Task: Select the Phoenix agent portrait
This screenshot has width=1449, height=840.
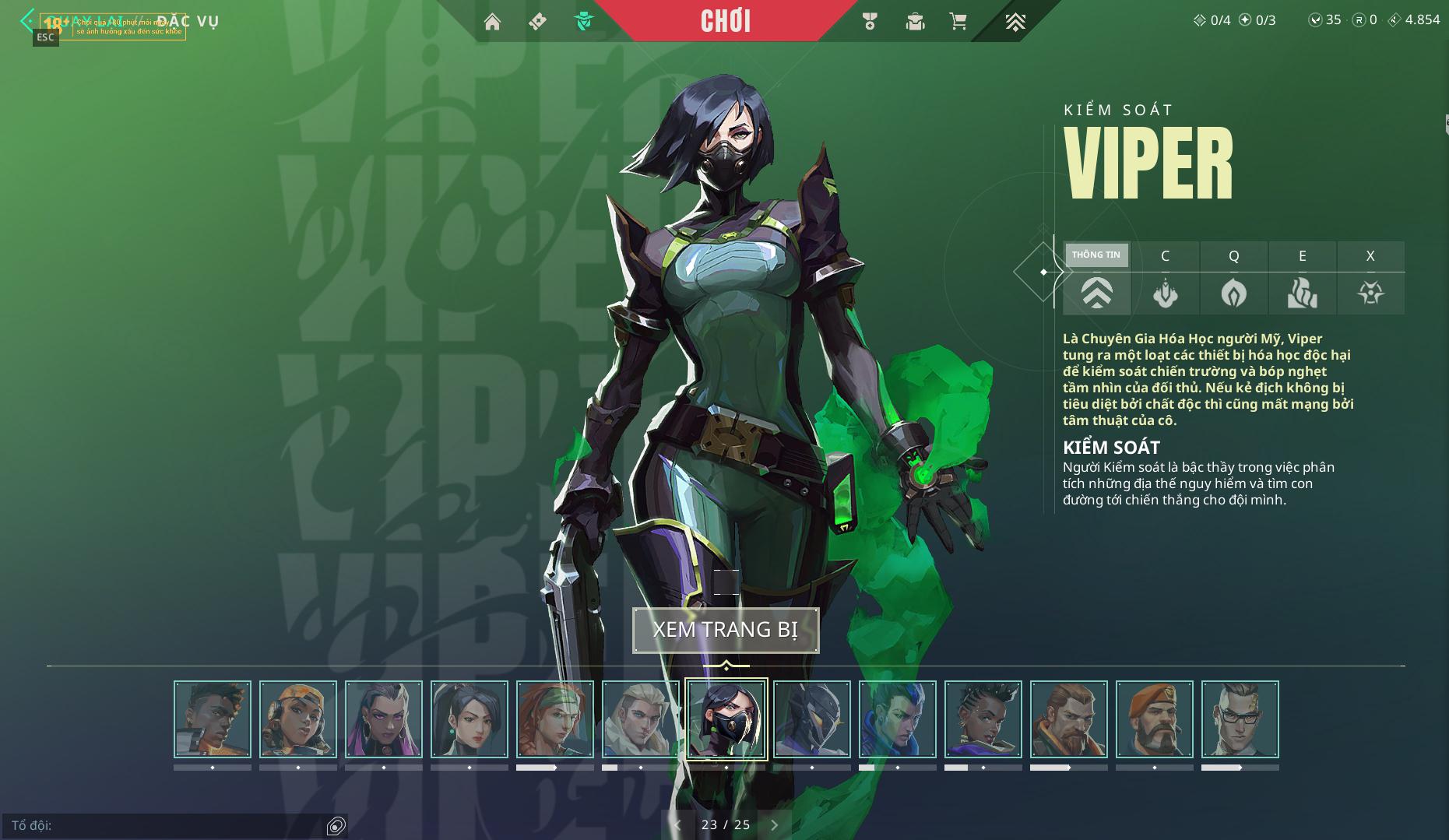Action: pyautogui.click(x=213, y=719)
